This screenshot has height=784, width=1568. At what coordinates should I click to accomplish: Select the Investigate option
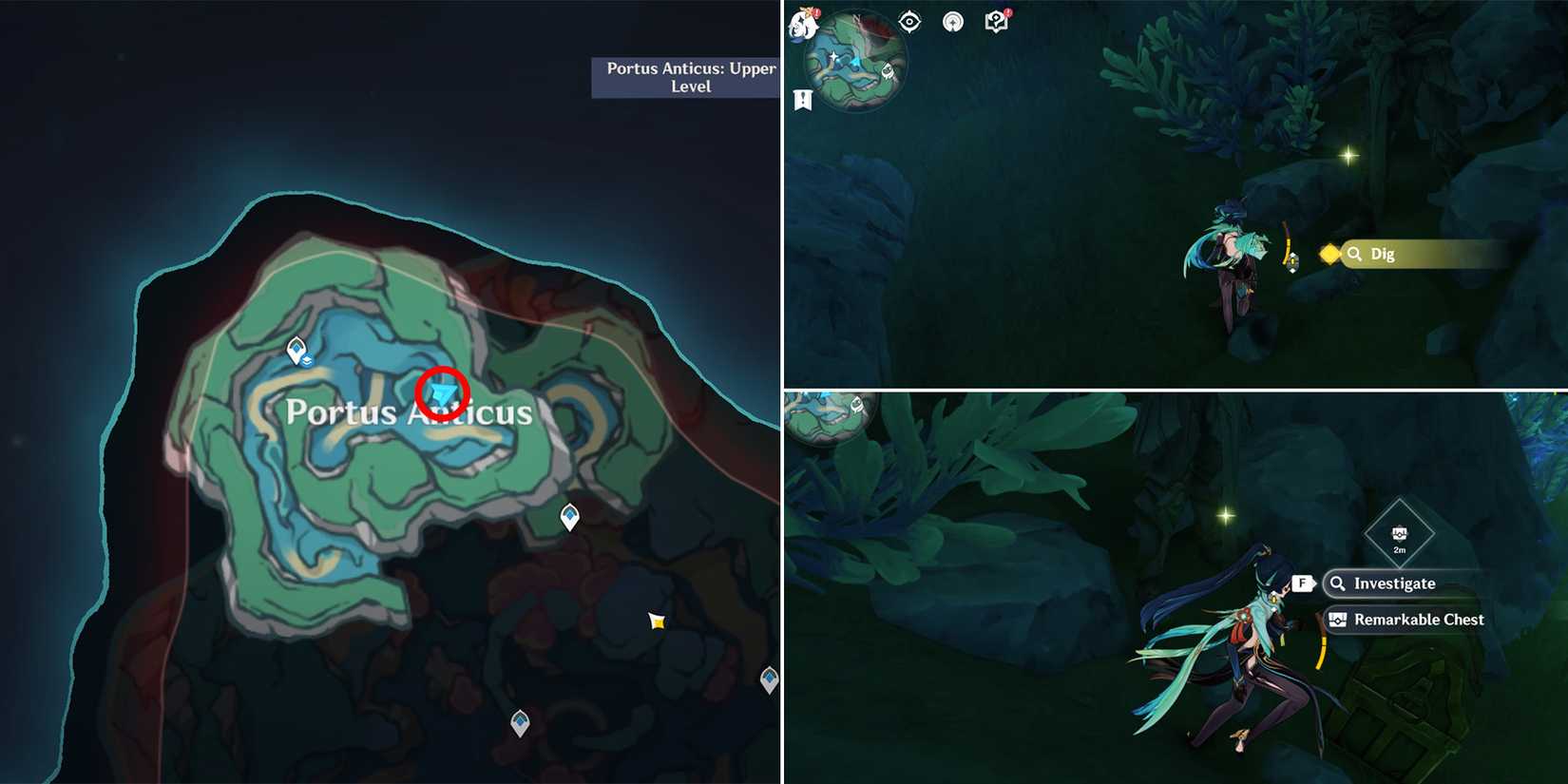click(x=1393, y=583)
